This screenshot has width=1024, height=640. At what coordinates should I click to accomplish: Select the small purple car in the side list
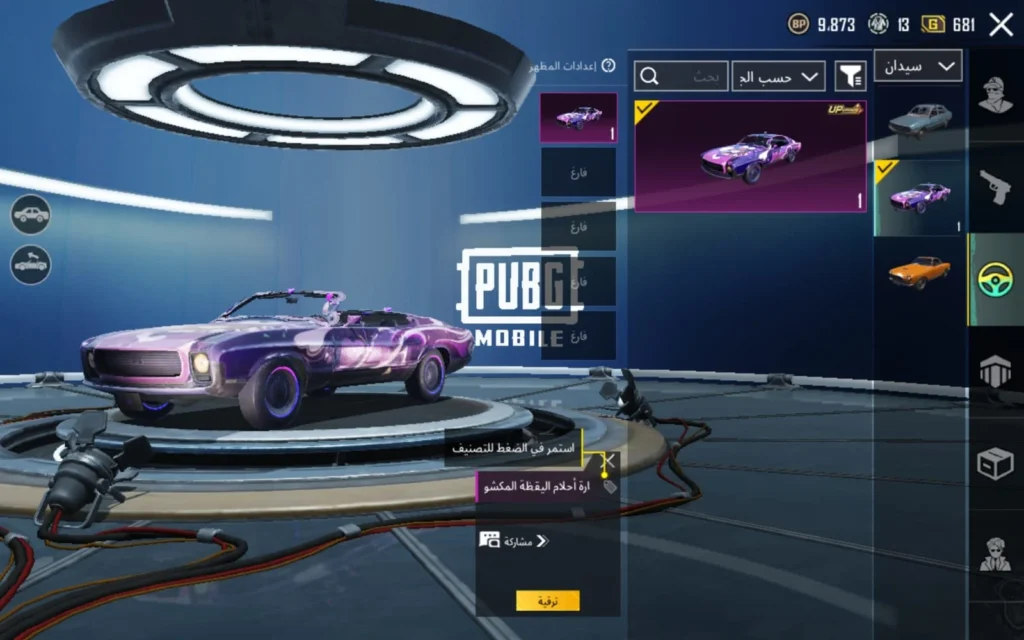point(919,197)
